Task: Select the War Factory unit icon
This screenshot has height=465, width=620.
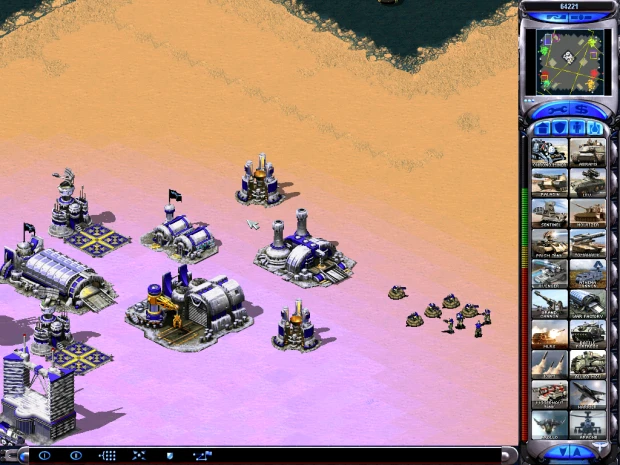Action: click(588, 302)
